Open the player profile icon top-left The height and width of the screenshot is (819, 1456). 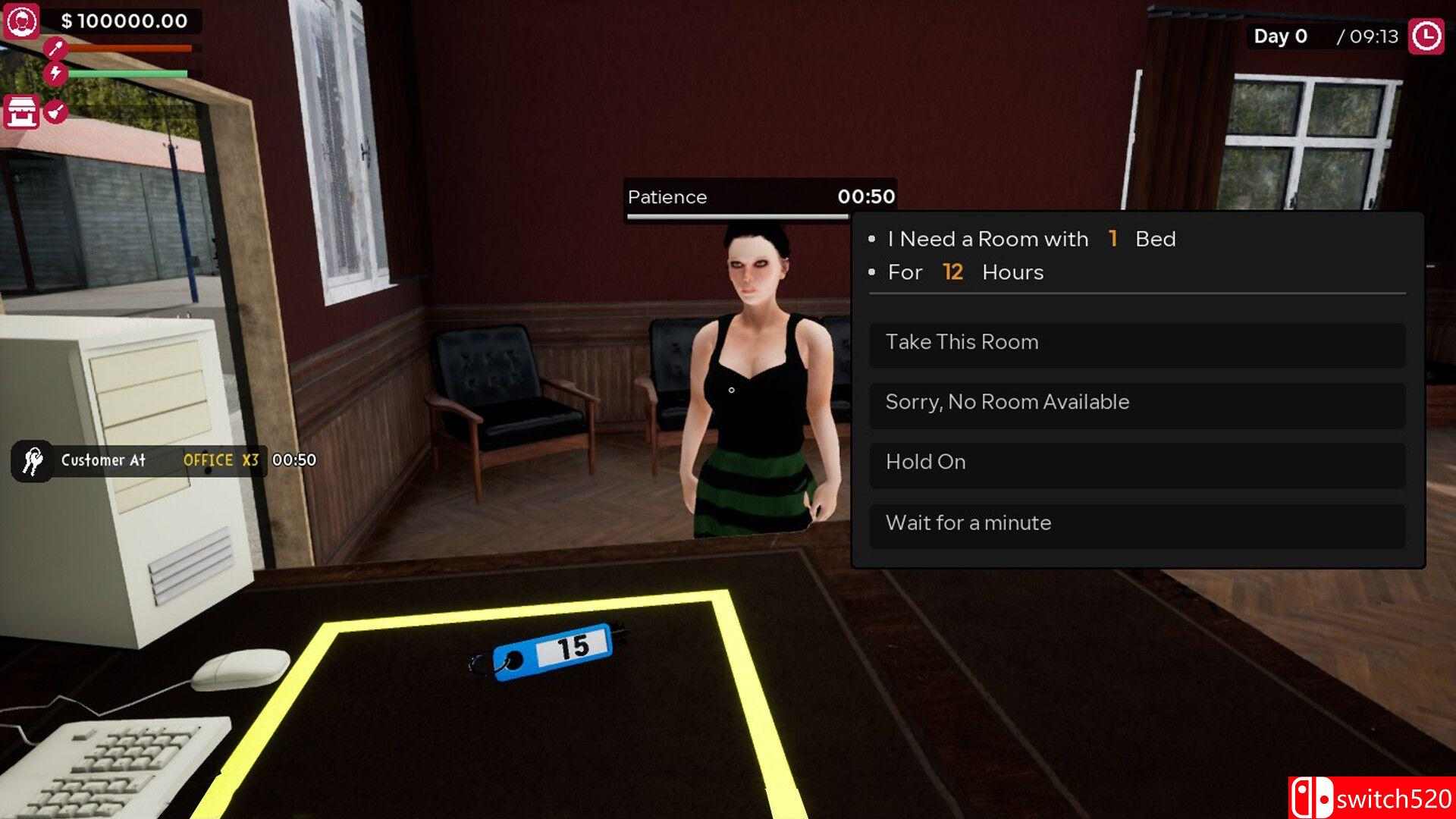[23, 22]
